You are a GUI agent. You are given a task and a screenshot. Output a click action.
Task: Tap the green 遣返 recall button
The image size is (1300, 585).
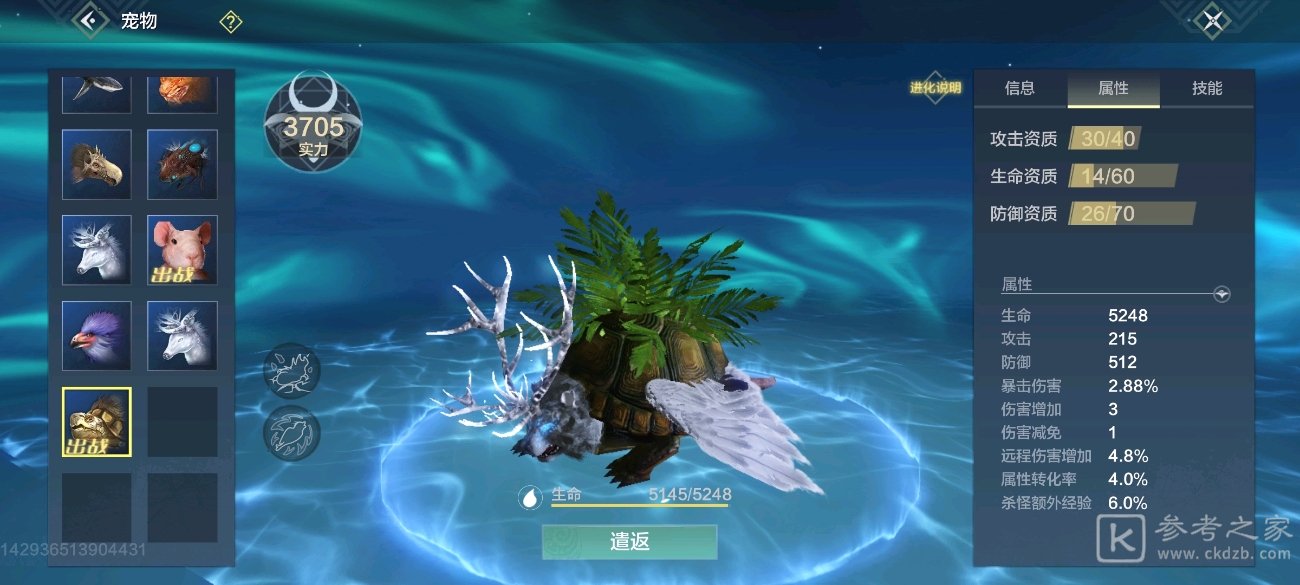tap(629, 542)
